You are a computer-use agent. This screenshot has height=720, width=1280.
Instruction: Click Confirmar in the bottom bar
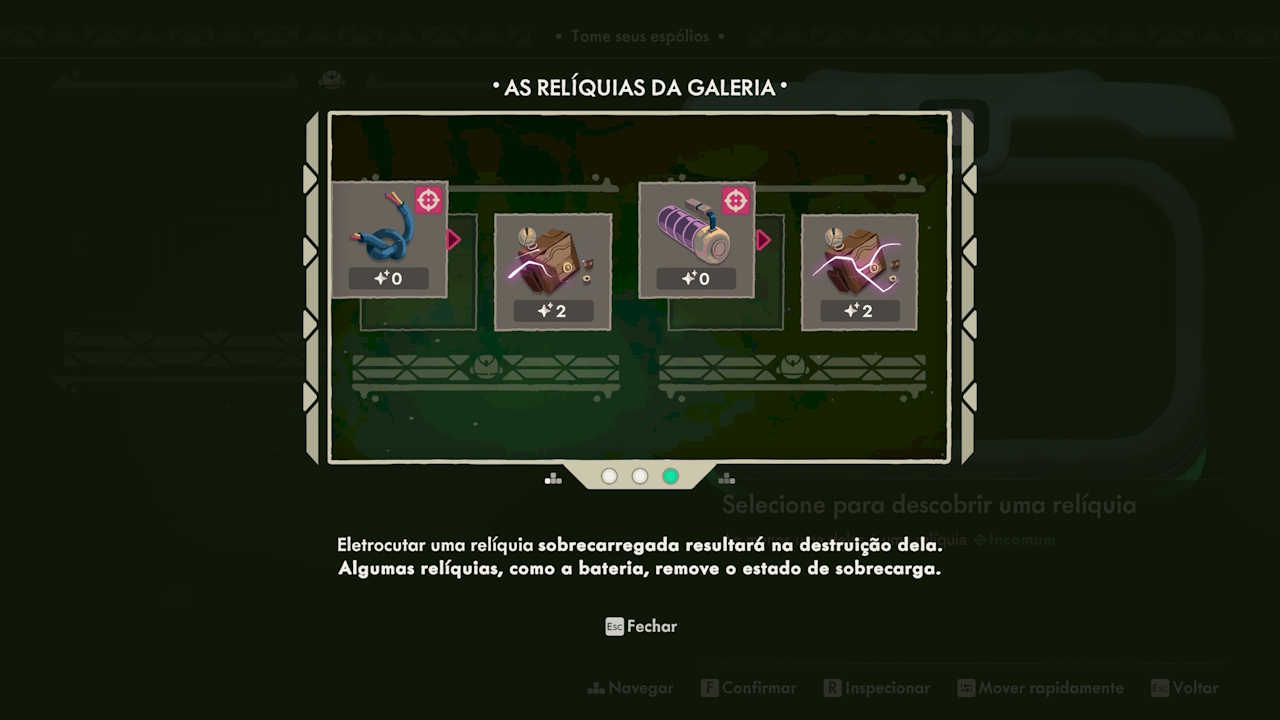point(748,688)
